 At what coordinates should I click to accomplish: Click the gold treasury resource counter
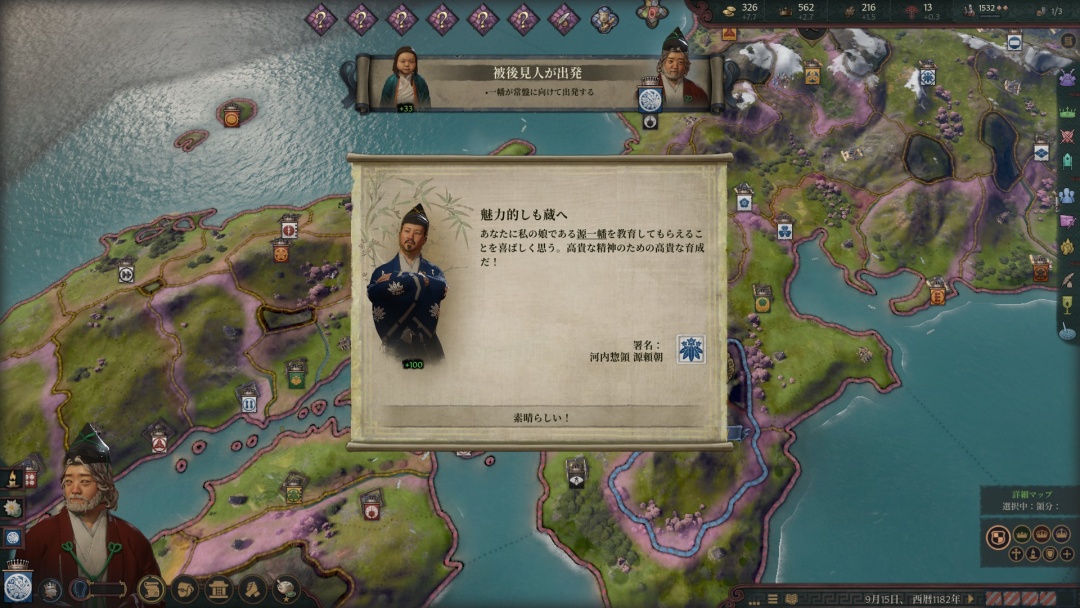click(740, 11)
